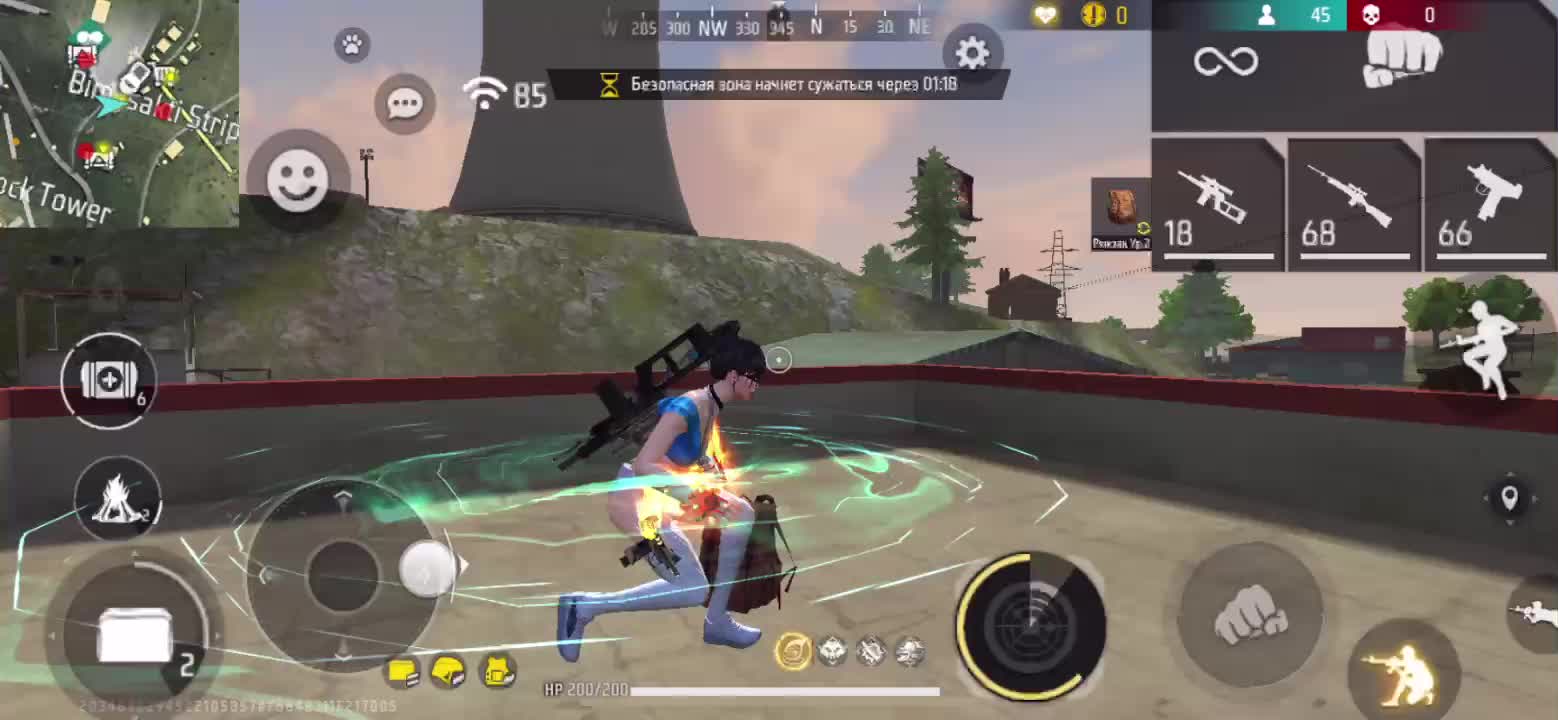Select the rifle slot with 18 ammo
This screenshot has width=1558, height=720.
coord(1217,205)
